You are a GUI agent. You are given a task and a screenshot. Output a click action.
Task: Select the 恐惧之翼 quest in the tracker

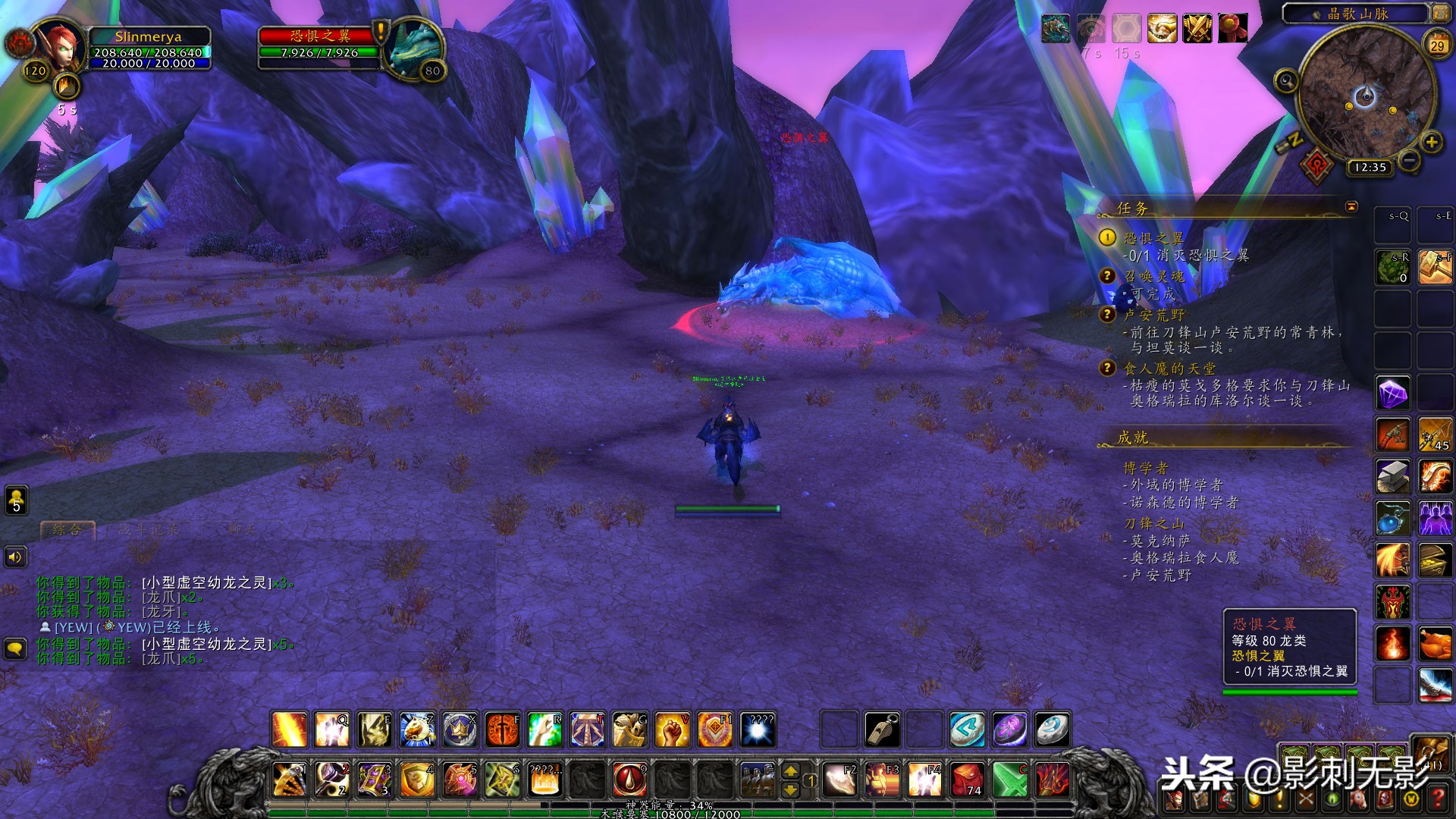[x=1153, y=238]
